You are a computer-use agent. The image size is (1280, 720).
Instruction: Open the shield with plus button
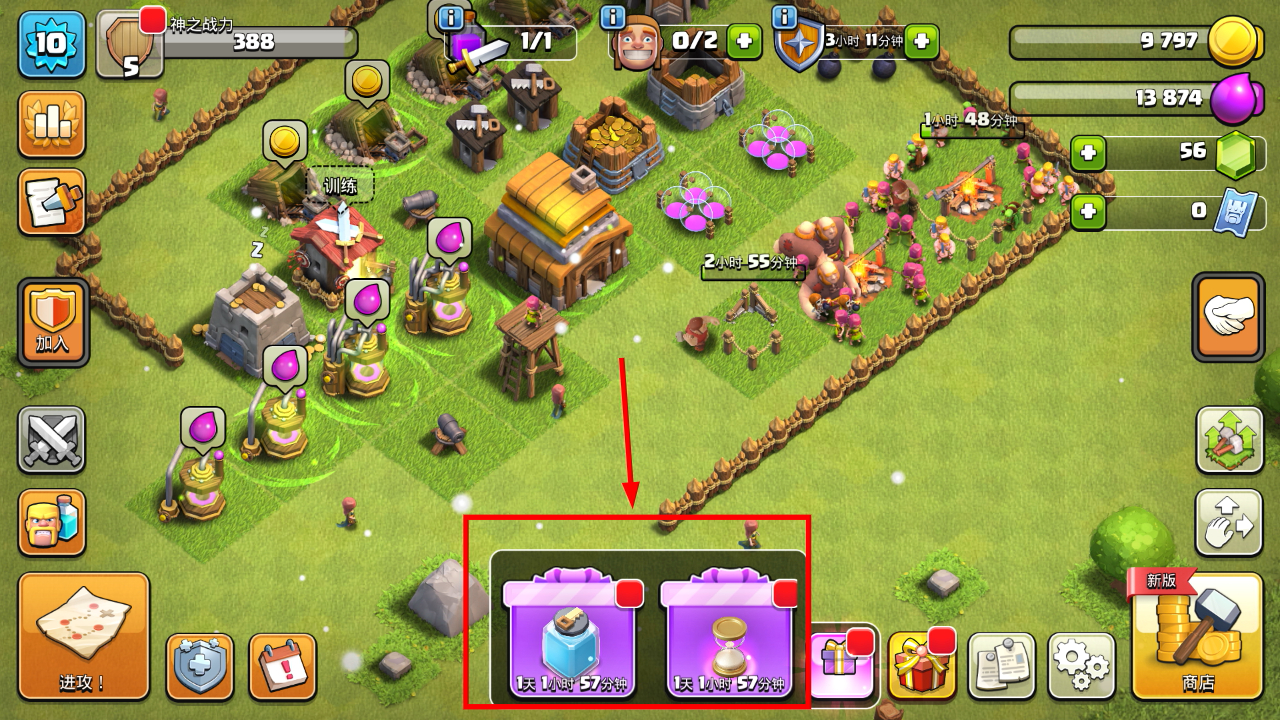coord(199,665)
